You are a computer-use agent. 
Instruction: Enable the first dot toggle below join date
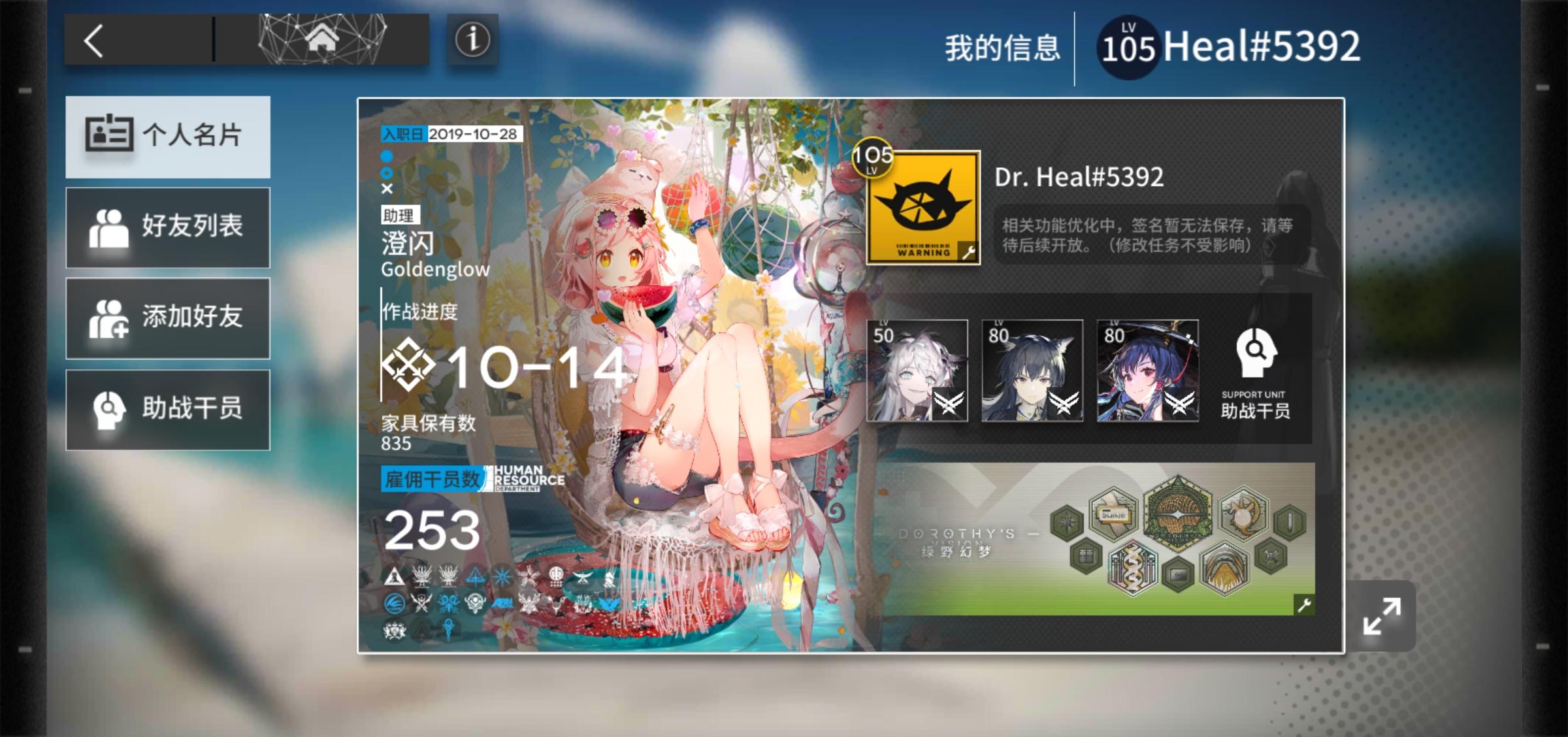click(386, 157)
